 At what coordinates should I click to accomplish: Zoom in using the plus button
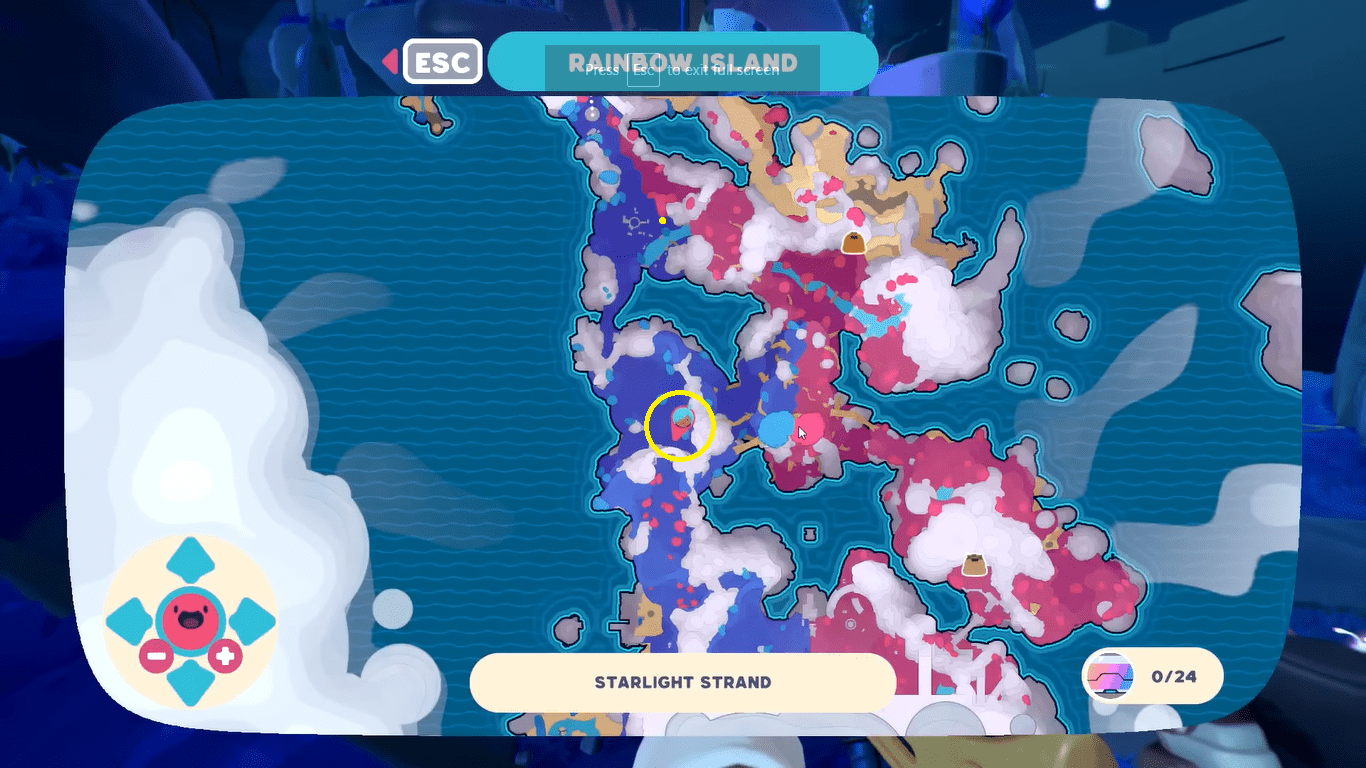tap(224, 658)
